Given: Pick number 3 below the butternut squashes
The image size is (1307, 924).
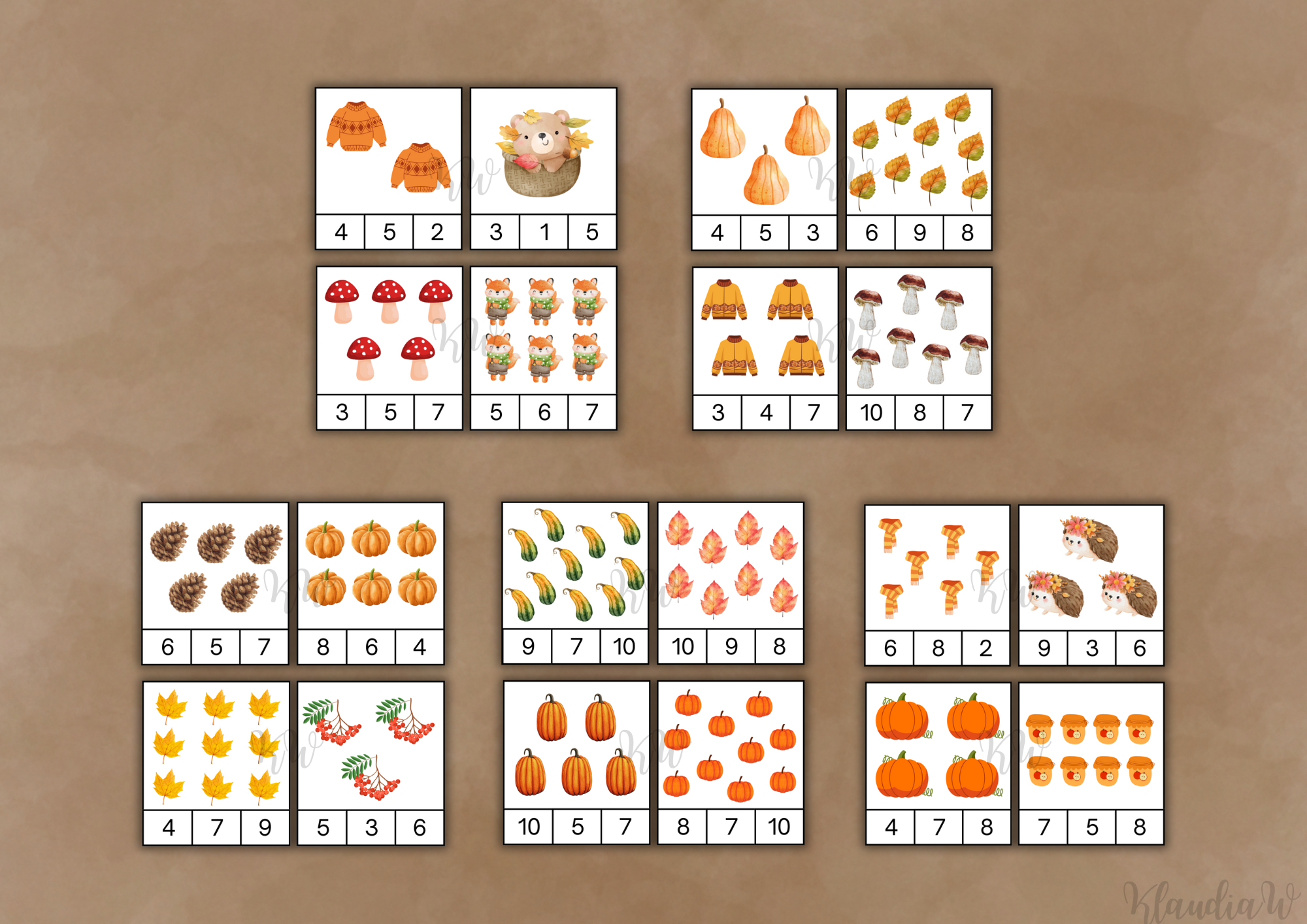Looking at the screenshot, I should pyautogui.click(x=813, y=233).
